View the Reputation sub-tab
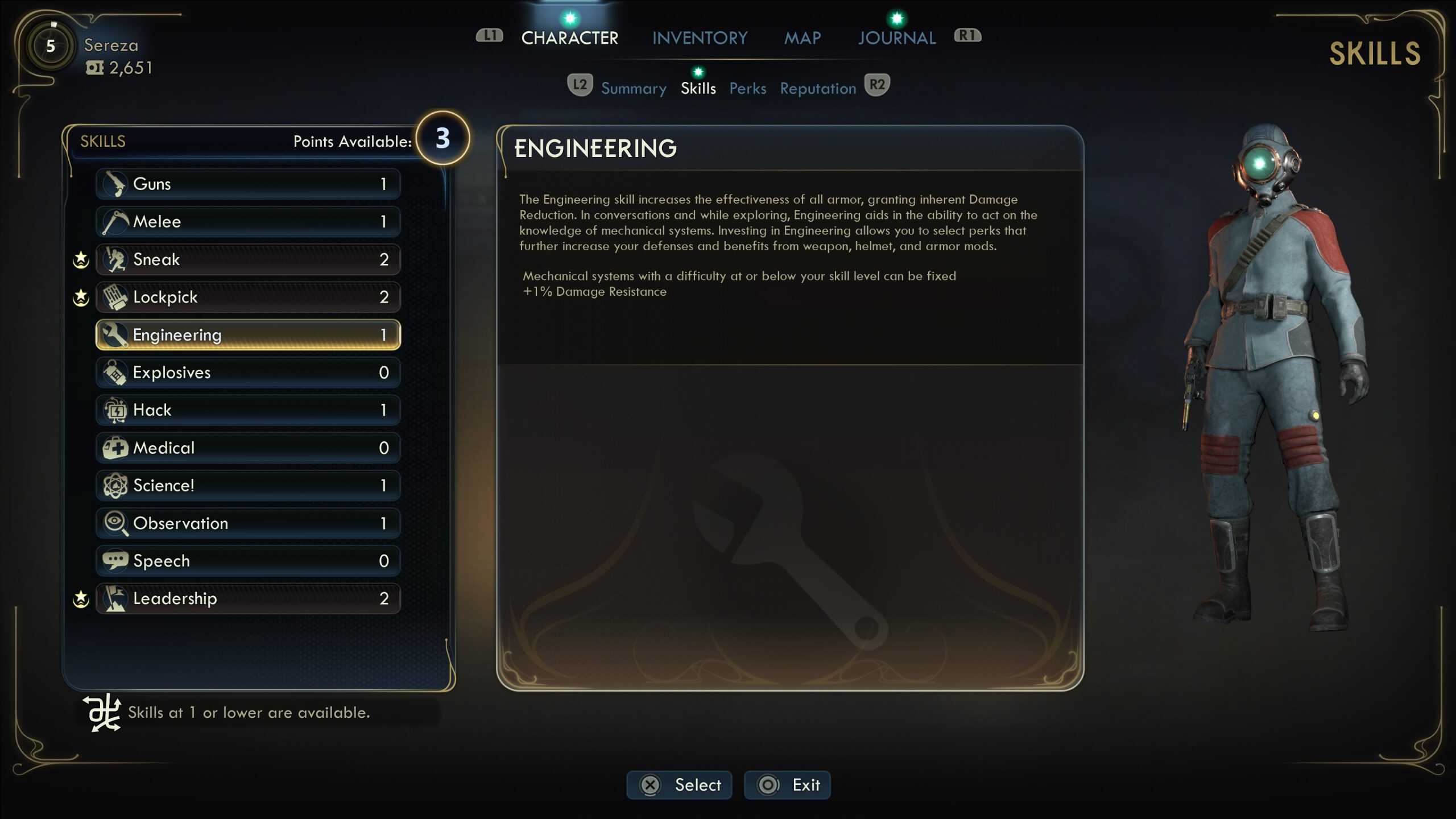1456x819 pixels. click(817, 89)
